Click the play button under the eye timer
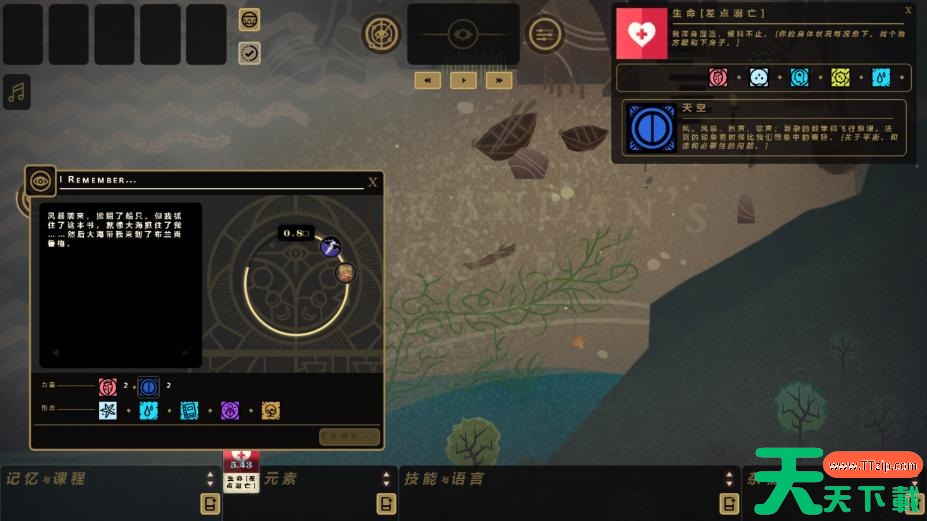Viewport: 927px width, 521px height. 463,80
